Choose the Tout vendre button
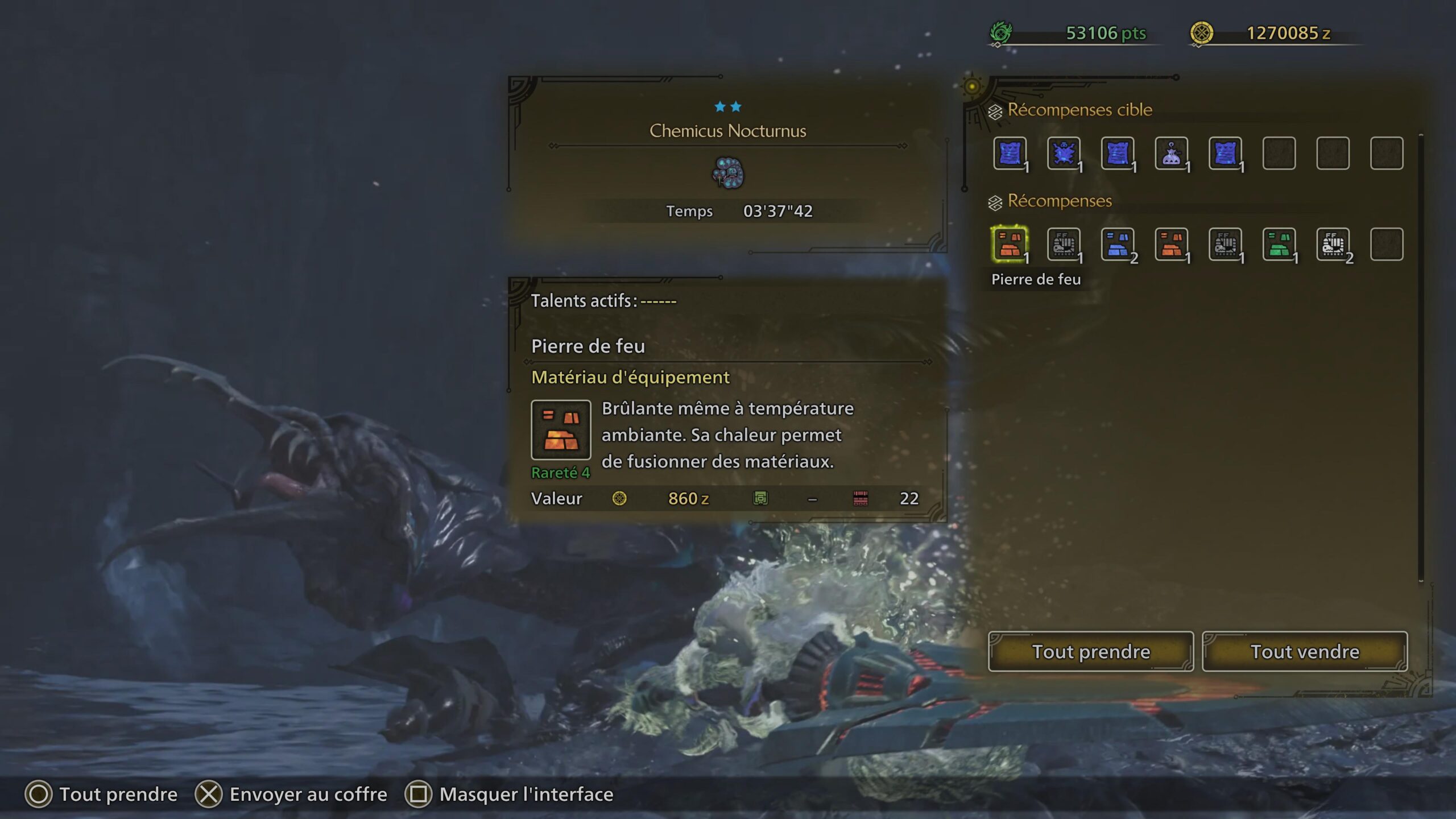Screen dimensions: 1456x819 tap(1305, 651)
